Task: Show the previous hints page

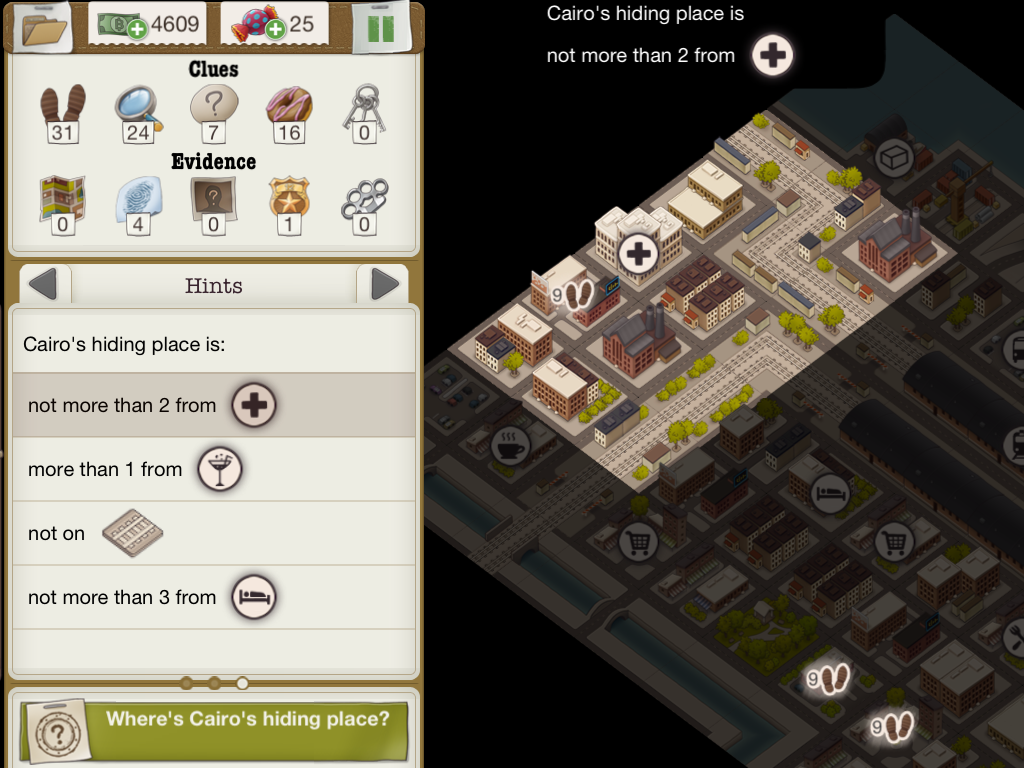Action: (x=43, y=286)
